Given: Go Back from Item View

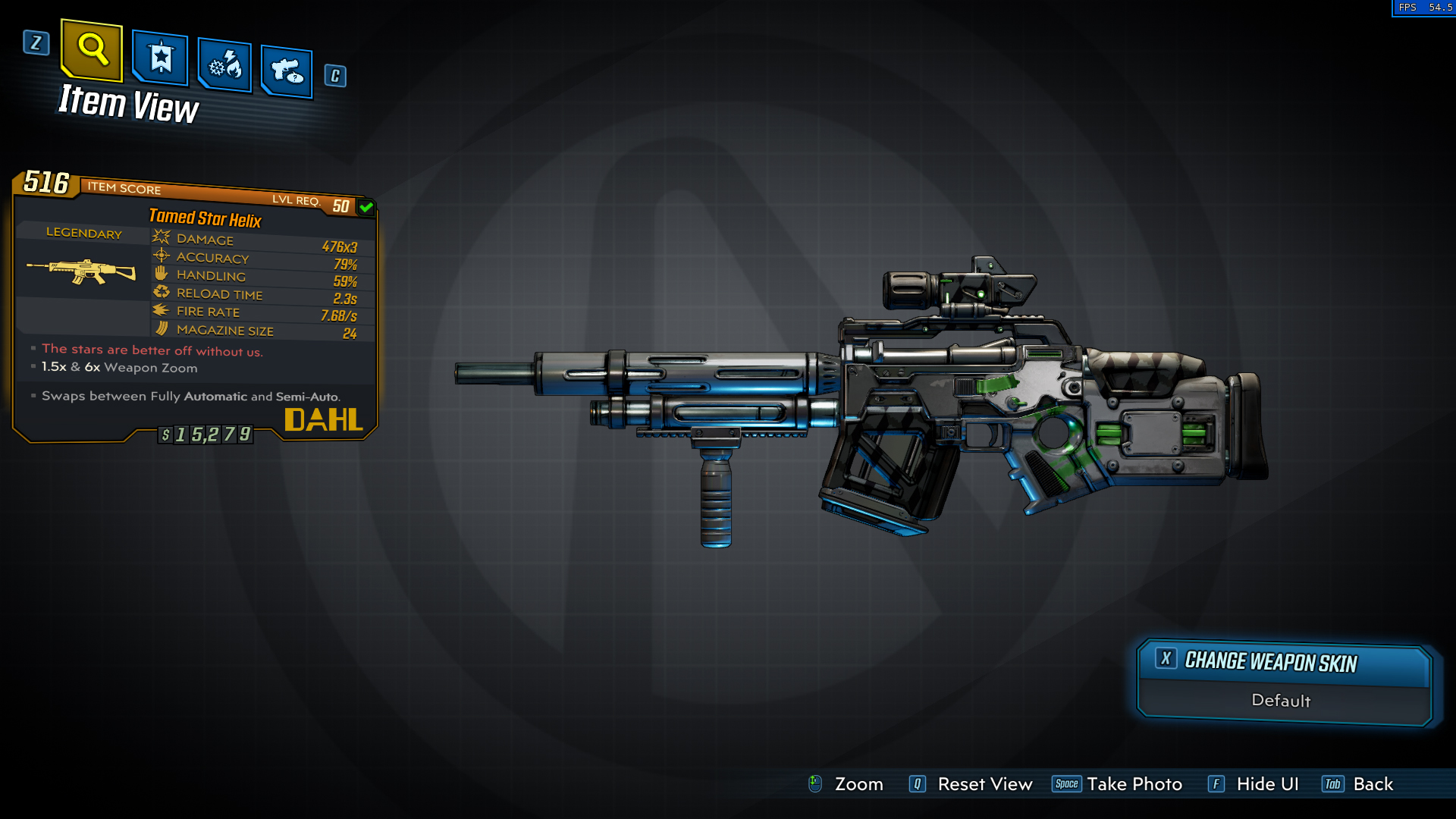Looking at the screenshot, I should [1373, 784].
